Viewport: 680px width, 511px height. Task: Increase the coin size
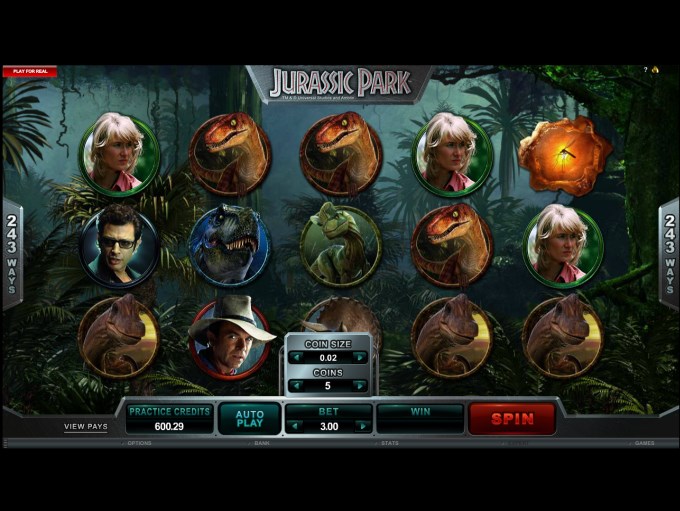coord(361,357)
